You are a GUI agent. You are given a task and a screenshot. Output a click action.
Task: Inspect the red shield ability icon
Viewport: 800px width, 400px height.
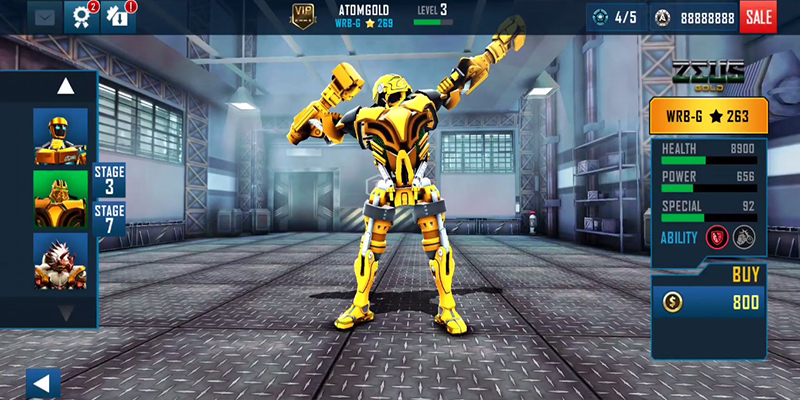tap(715, 237)
